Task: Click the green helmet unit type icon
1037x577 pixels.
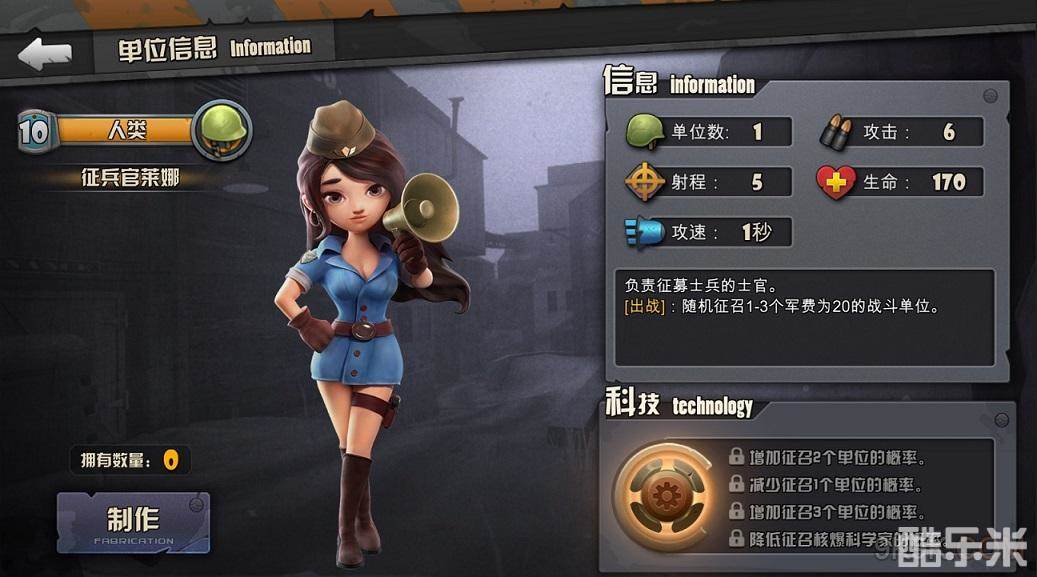Action: click(x=221, y=129)
